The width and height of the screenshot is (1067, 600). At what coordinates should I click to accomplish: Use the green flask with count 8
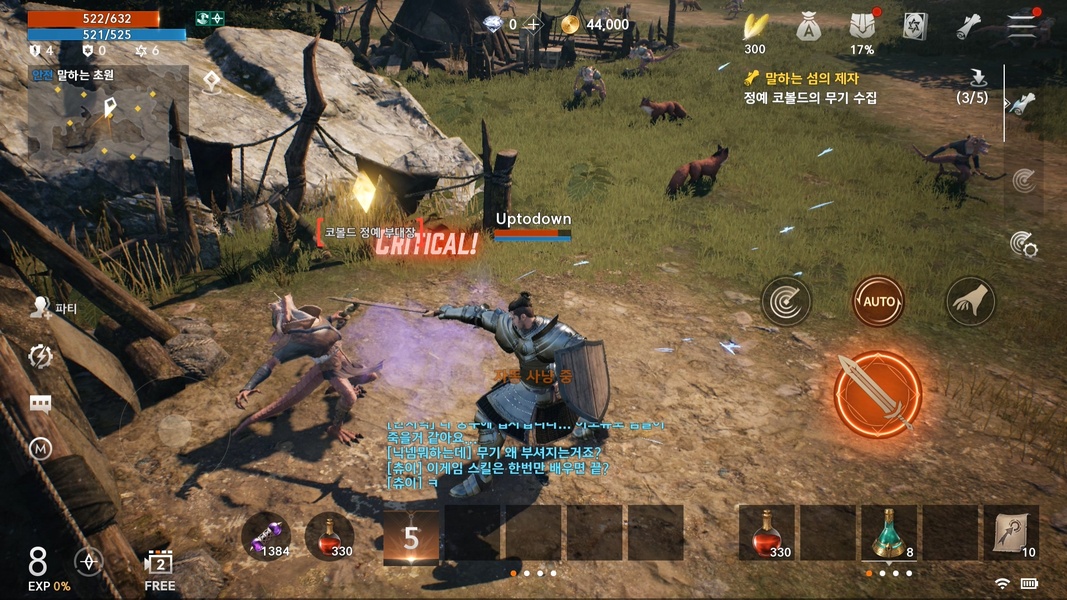pyautogui.click(x=889, y=533)
